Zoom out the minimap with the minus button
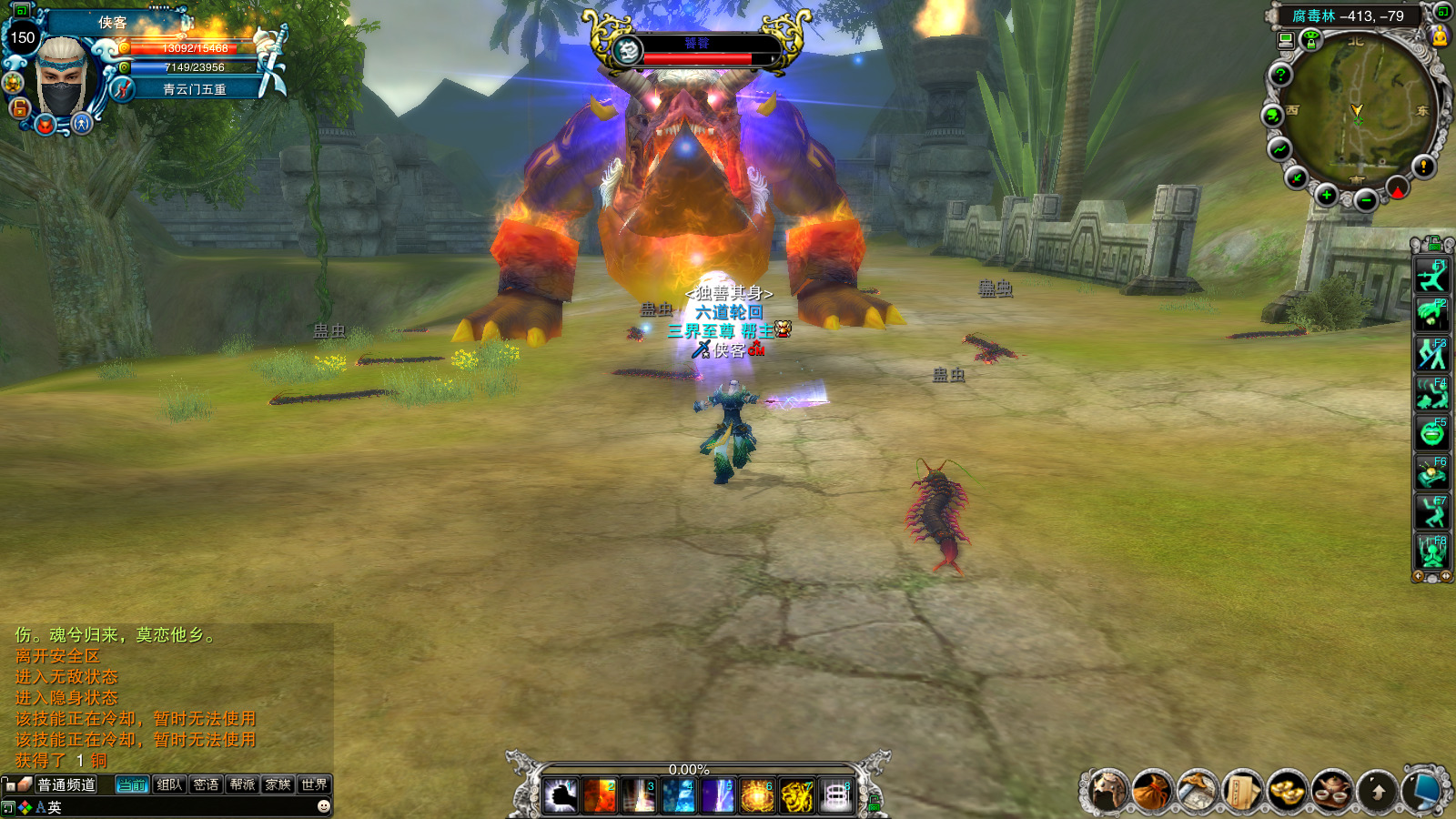 (x=1365, y=200)
